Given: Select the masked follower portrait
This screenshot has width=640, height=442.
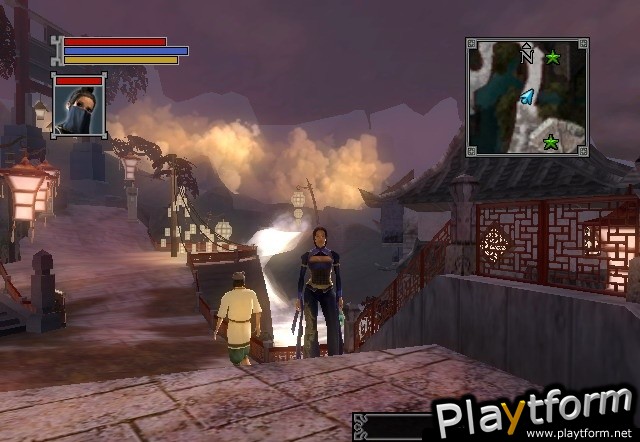Looking at the screenshot, I should click(x=79, y=110).
